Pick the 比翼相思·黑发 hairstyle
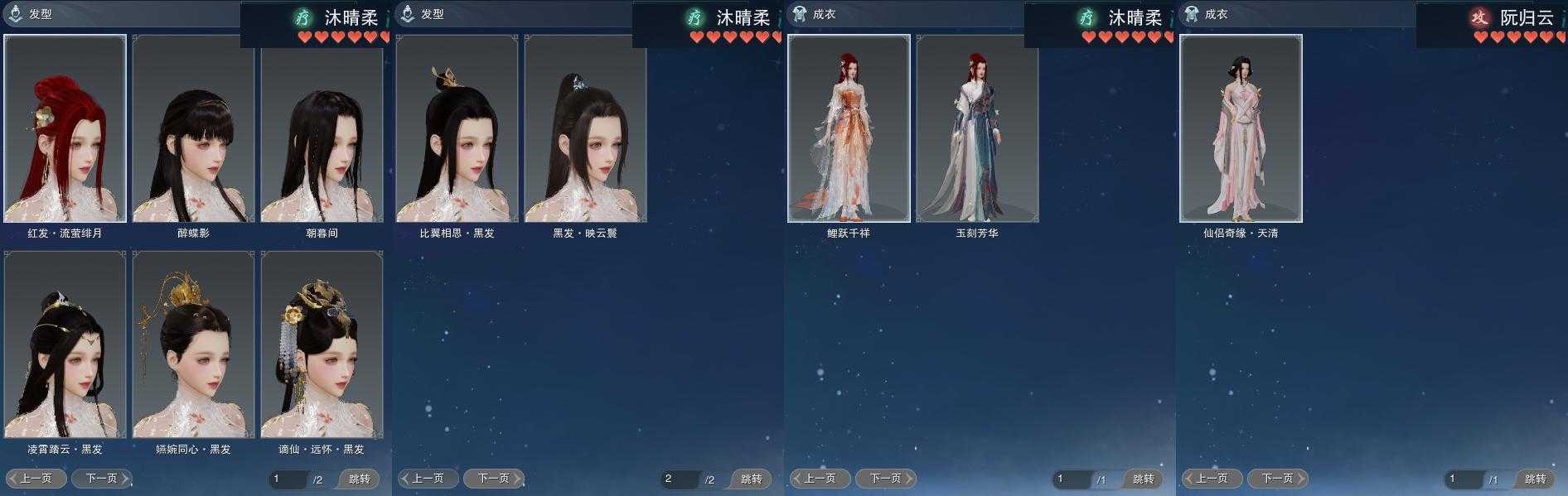The width and height of the screenshot is (1568, 496). pyautogui.click(x=457, y=128)
